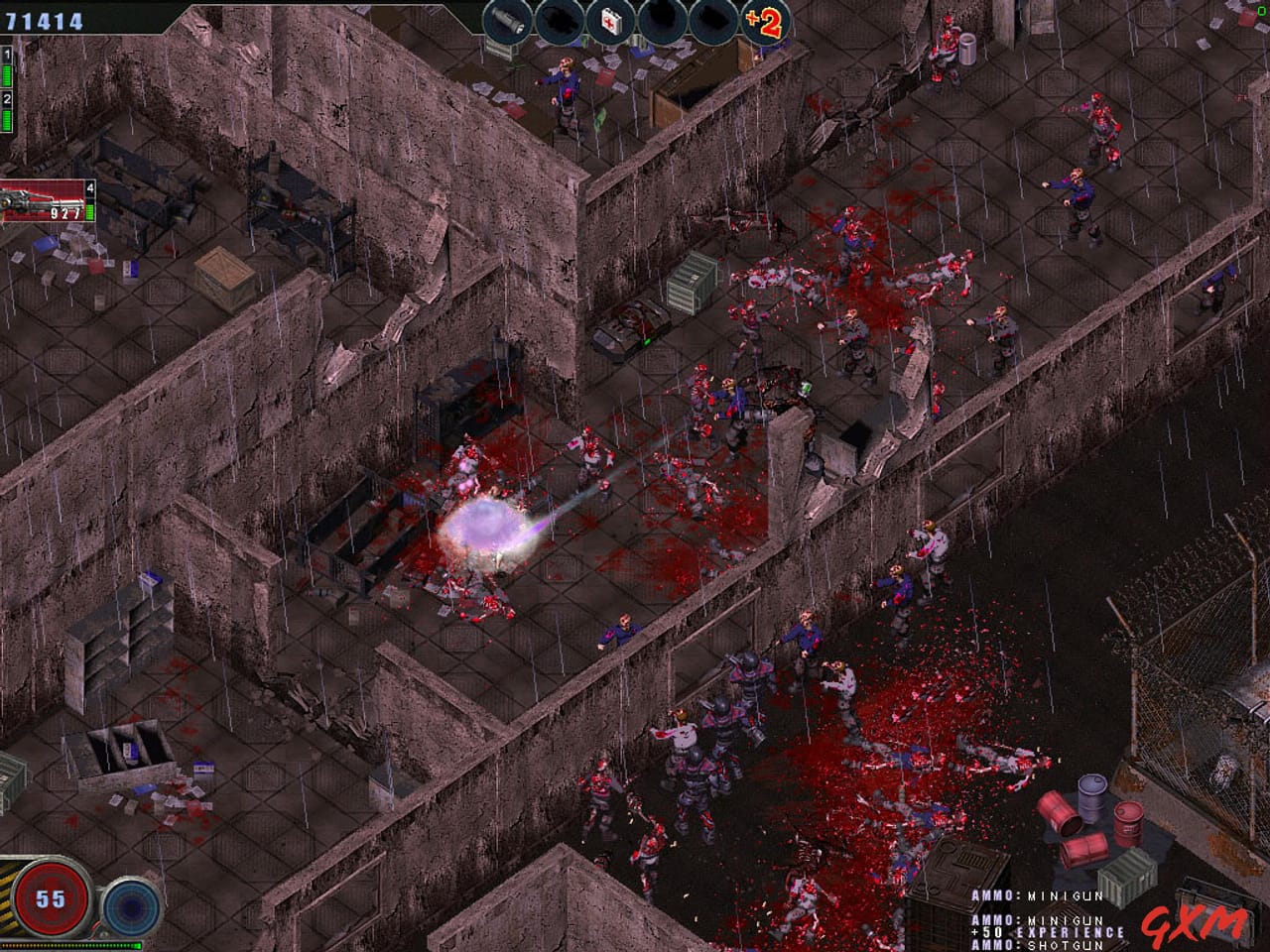Image resolution: width=1270 pixels, height=952 pixels.
Task: Click the weapon slot number 4 badge
Action: tap(92, 187)
